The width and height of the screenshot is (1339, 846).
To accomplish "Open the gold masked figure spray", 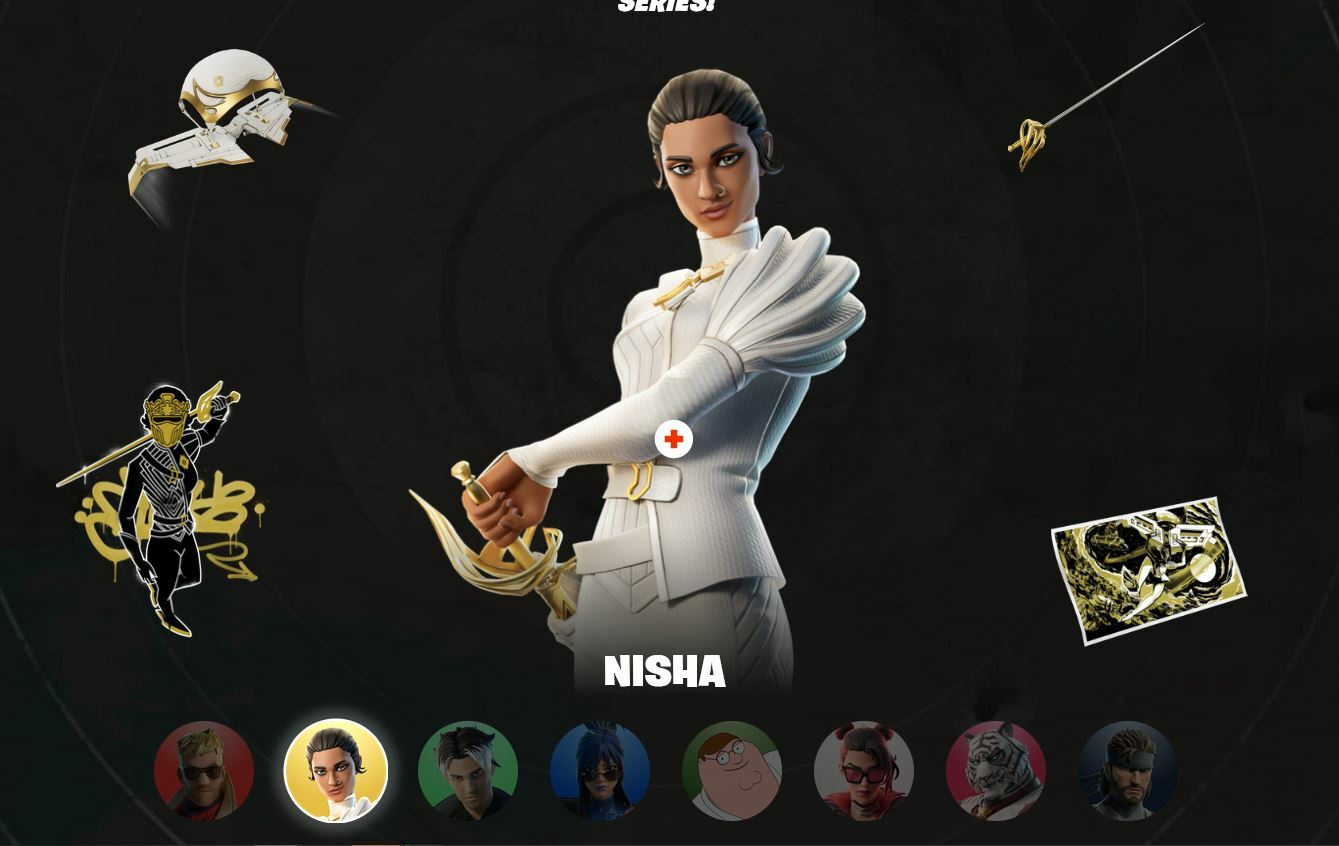I will [x=165, y=505].
